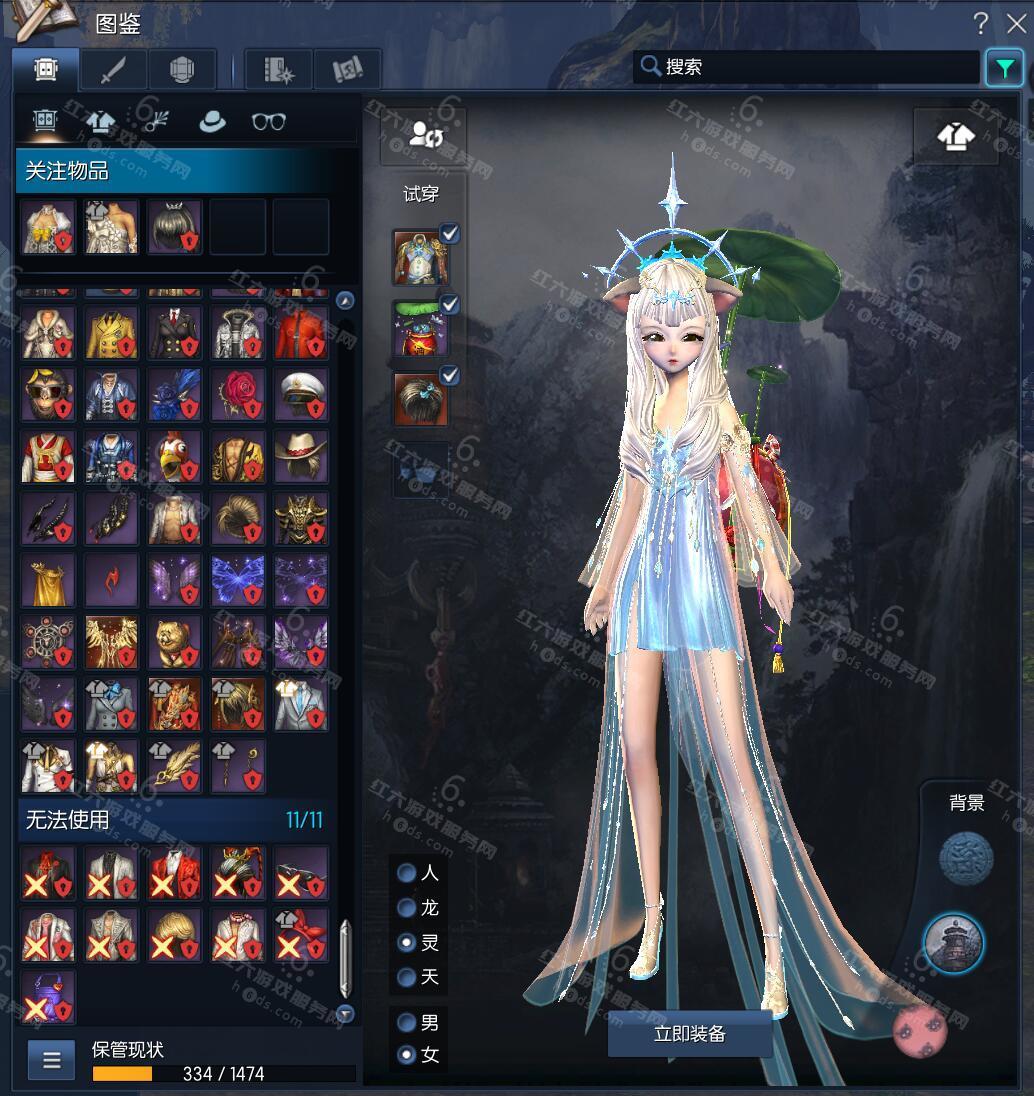Viewport: 1034px width, 1096px height.
Task: Switch to the sword weapon tab
Action: (x=113, y=69)
